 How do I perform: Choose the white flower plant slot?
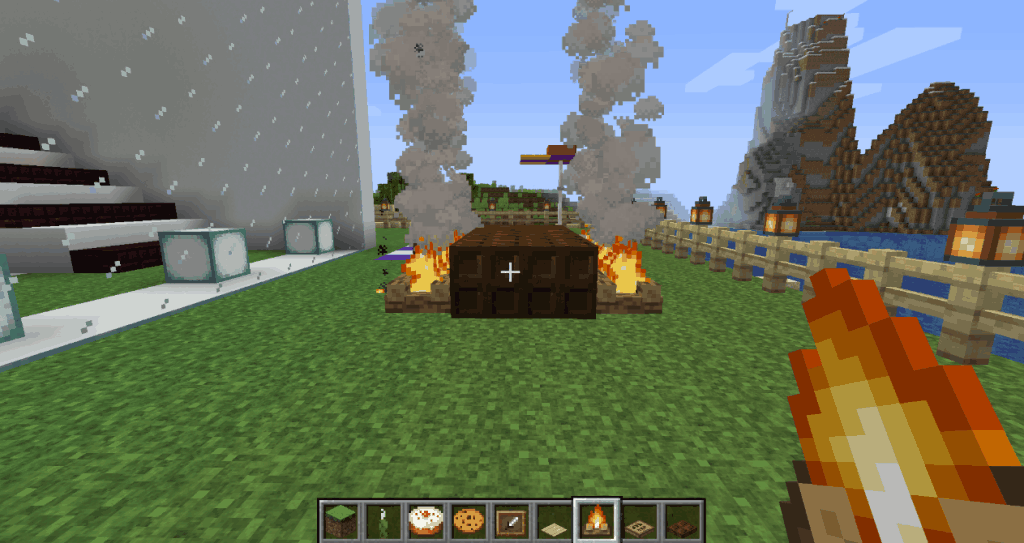[381, 520]
